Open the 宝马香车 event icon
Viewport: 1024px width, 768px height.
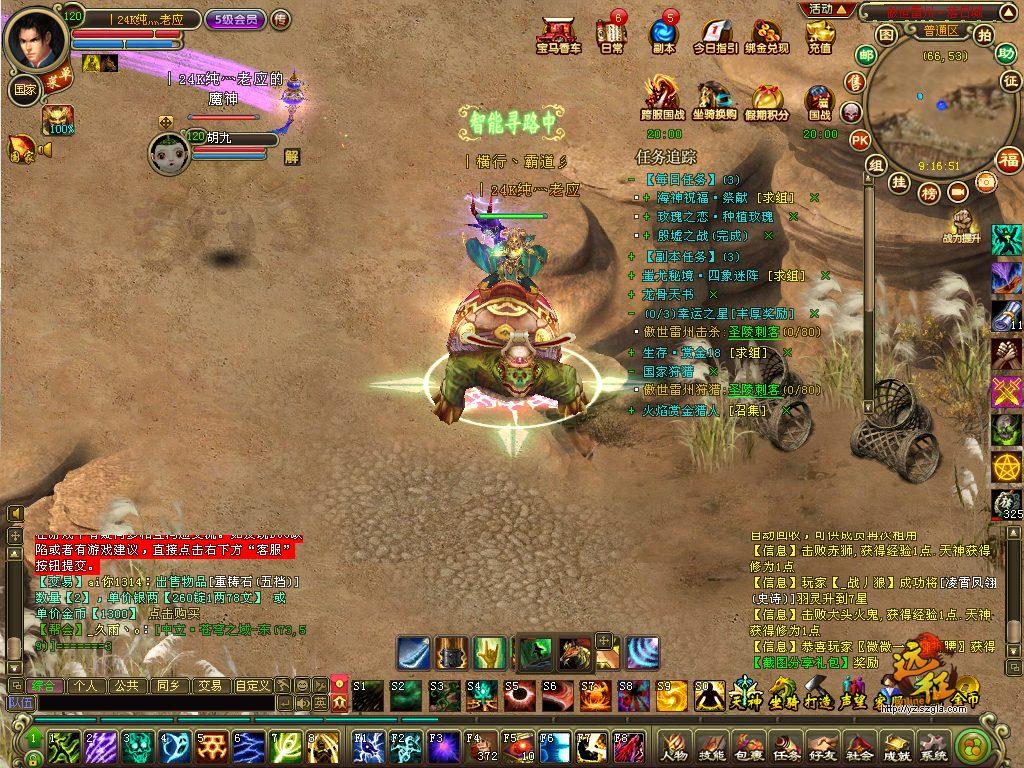point(558,35)
